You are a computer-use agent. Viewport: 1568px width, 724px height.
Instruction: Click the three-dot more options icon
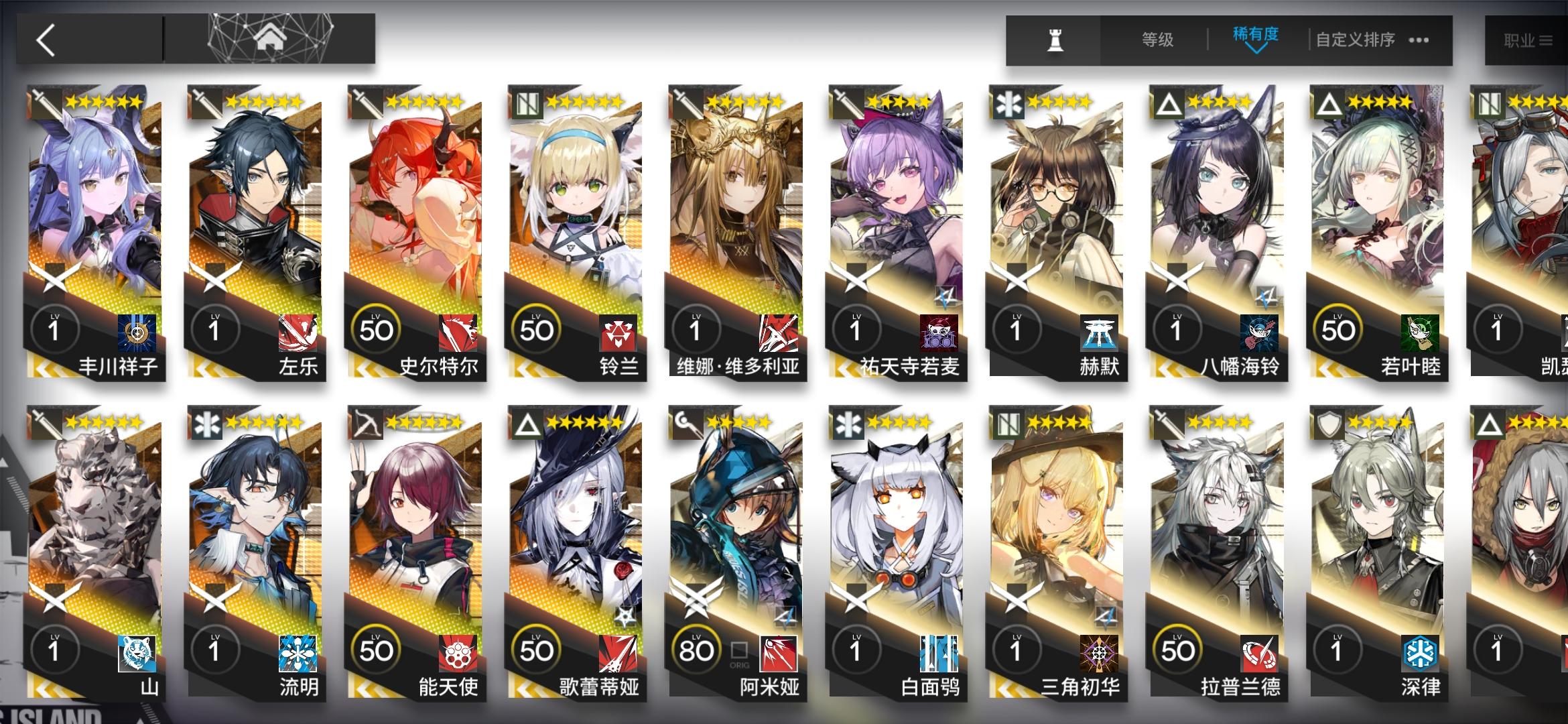click(x=1419, y=40)
